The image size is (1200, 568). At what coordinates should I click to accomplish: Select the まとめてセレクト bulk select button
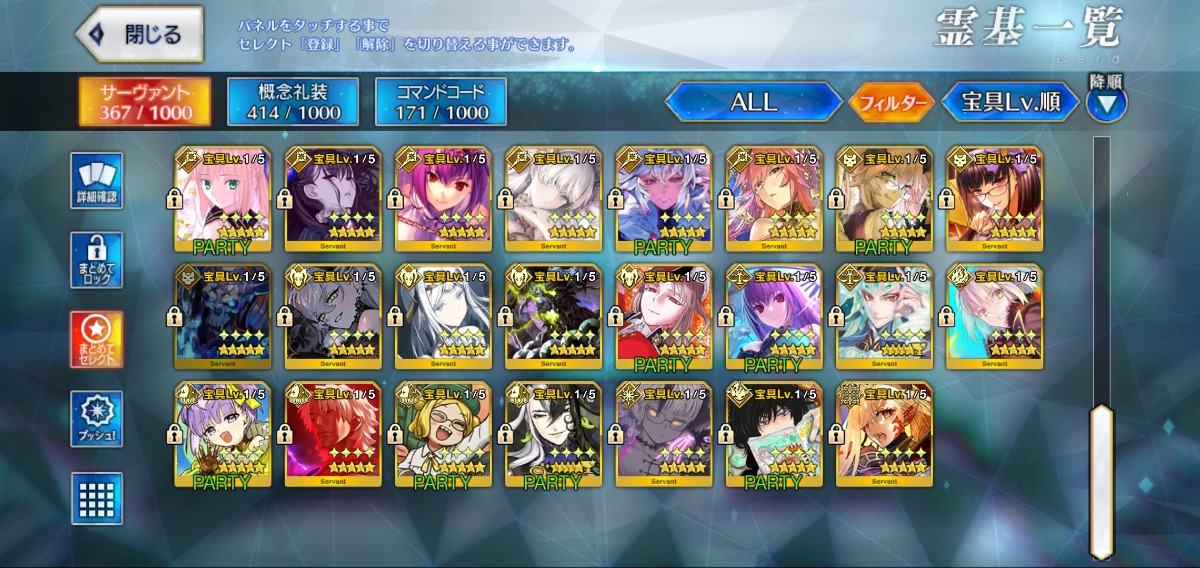tap(97, 339)
